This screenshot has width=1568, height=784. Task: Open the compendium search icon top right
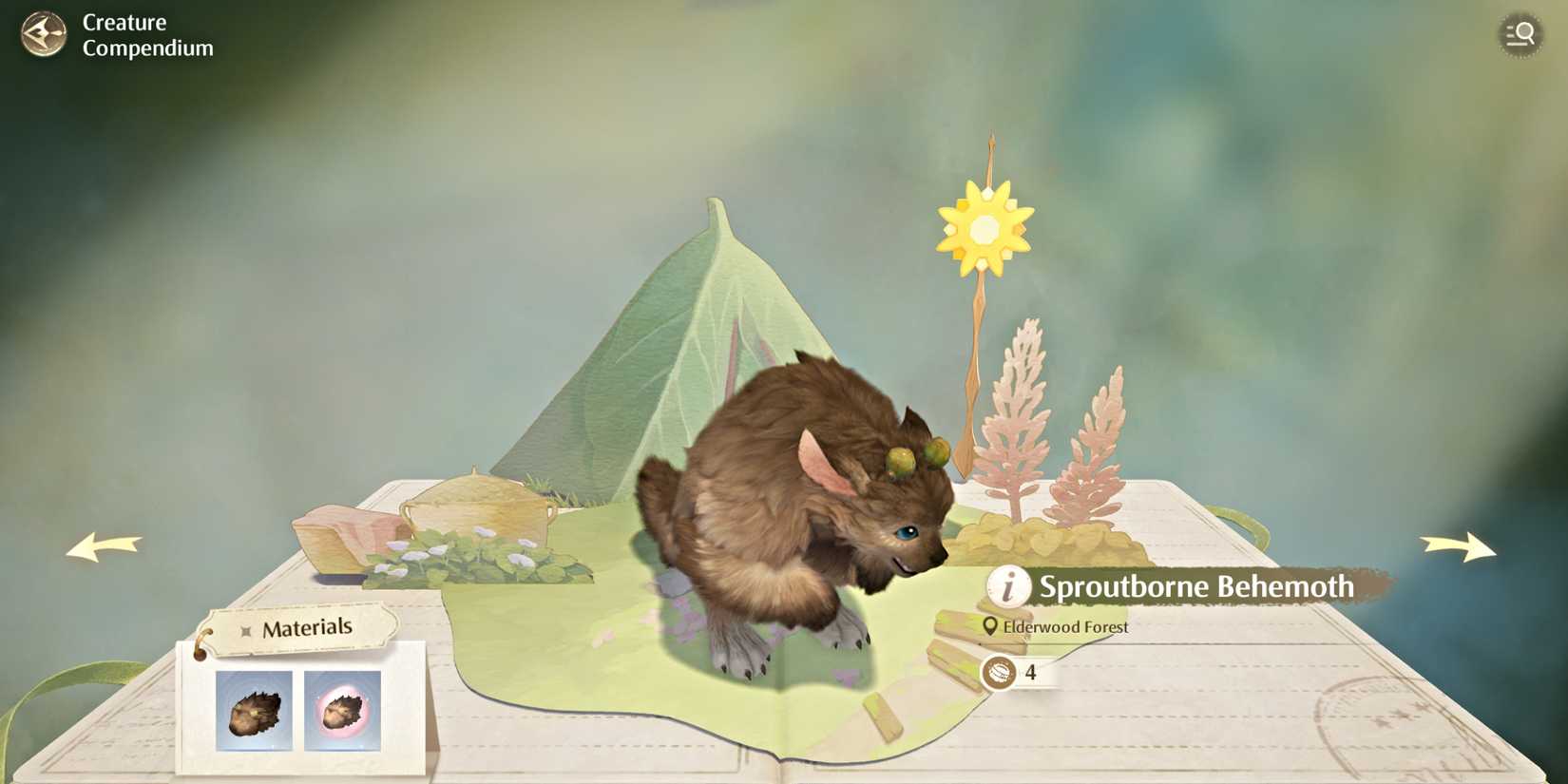click(x=1520, y=35)
